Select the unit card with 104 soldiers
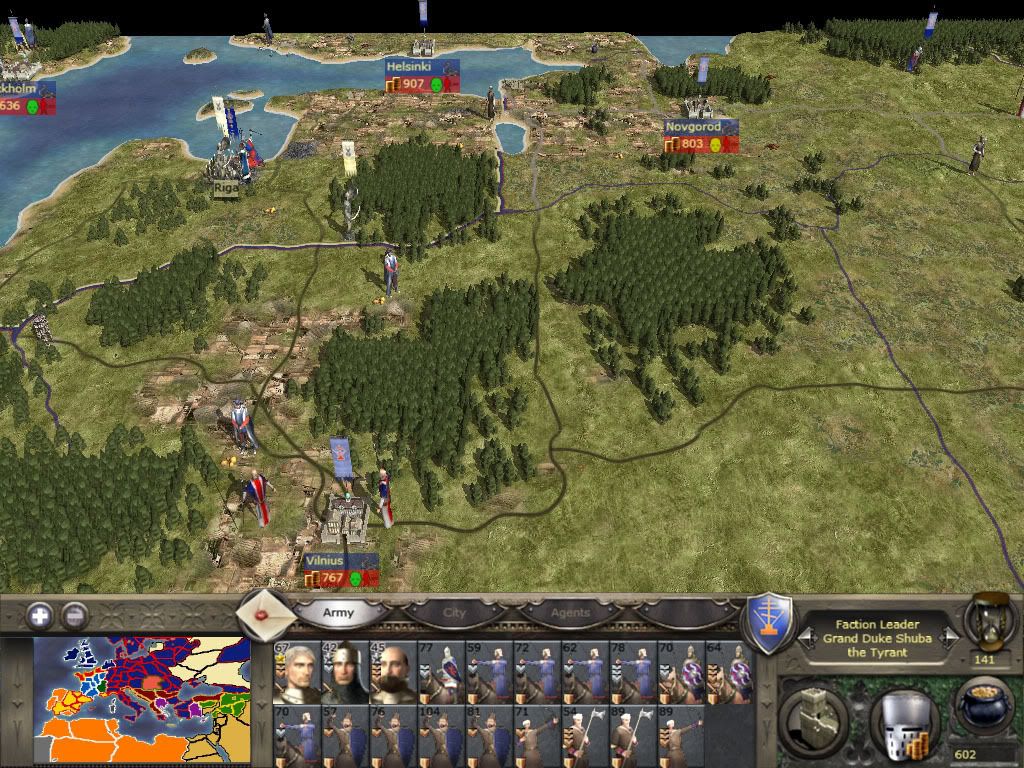The image size is (1024, 768). pyautogui.click(x=440, y=736)
